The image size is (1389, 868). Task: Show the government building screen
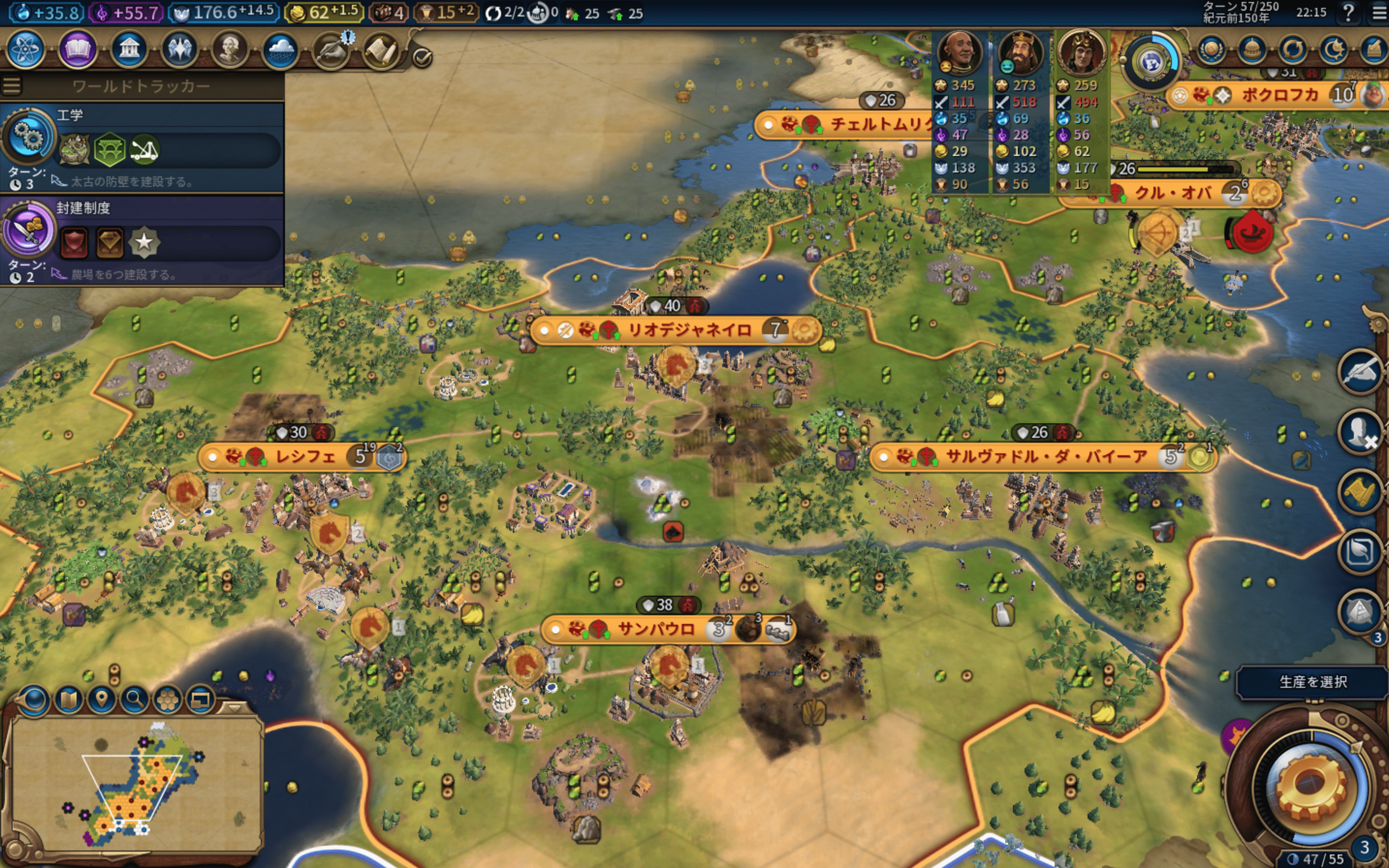coord(128,49)
